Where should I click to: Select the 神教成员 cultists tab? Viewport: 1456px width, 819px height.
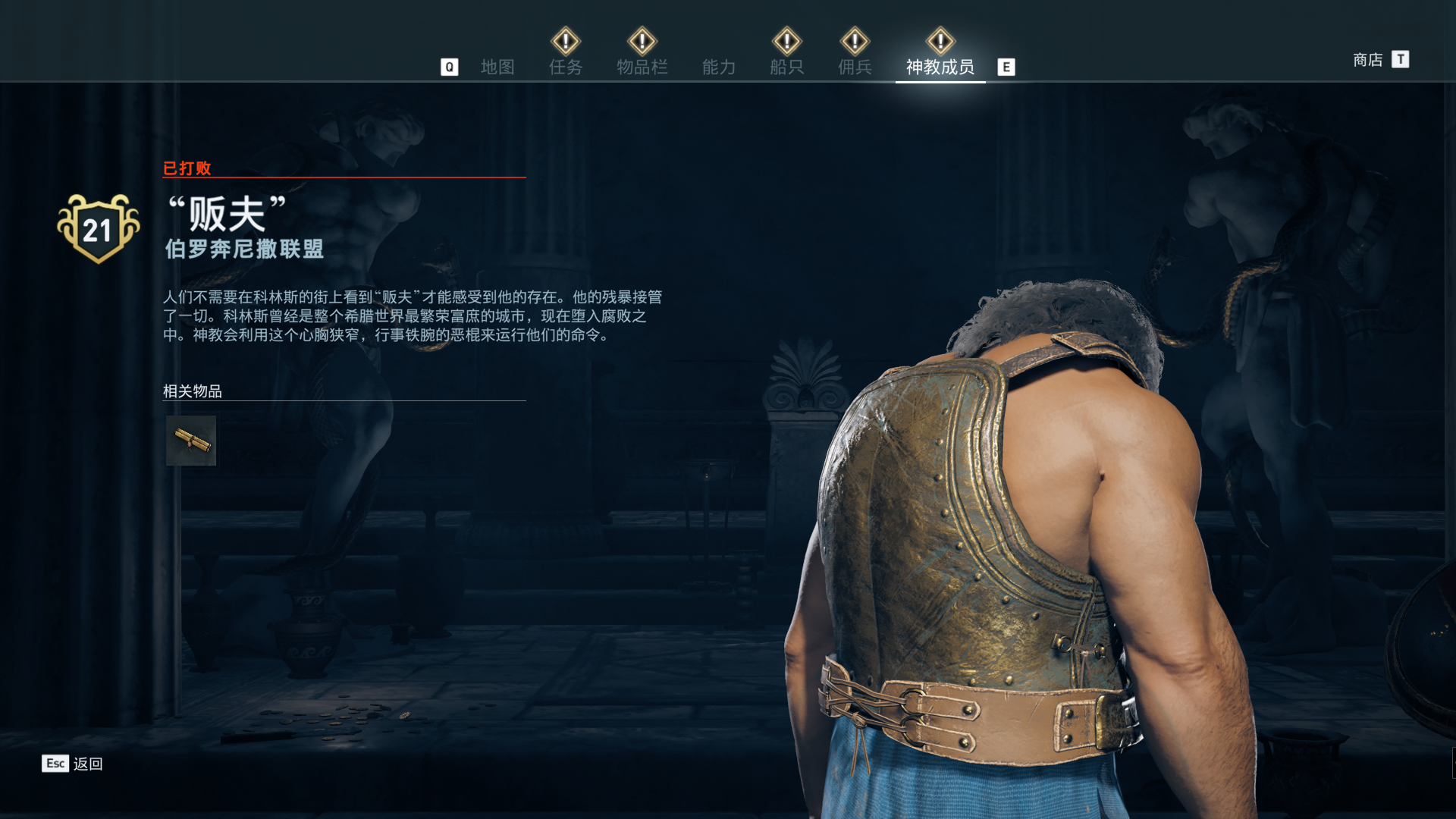pos(940,67)
